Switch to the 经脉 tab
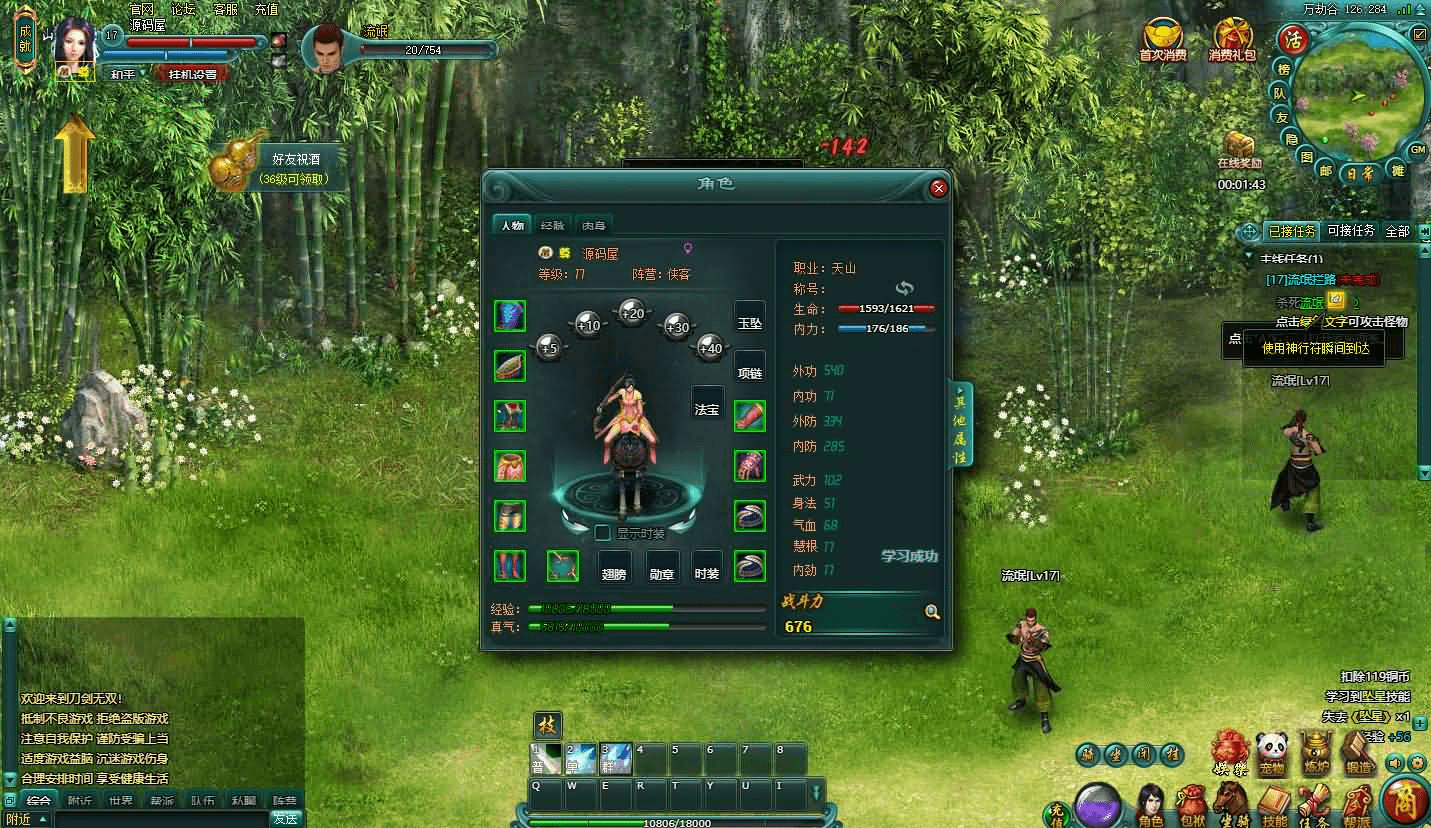1431x828 pixels. (552, 225)
